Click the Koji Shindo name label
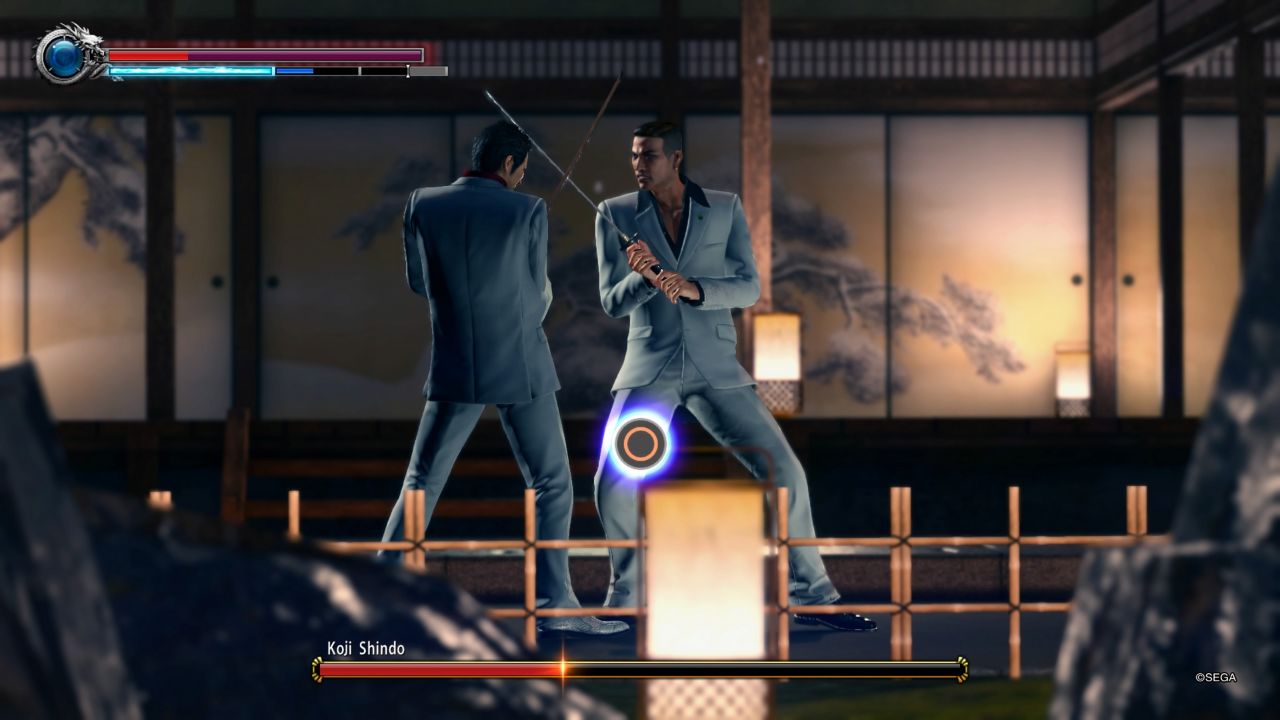The image size is (1280, 720). 365,647
